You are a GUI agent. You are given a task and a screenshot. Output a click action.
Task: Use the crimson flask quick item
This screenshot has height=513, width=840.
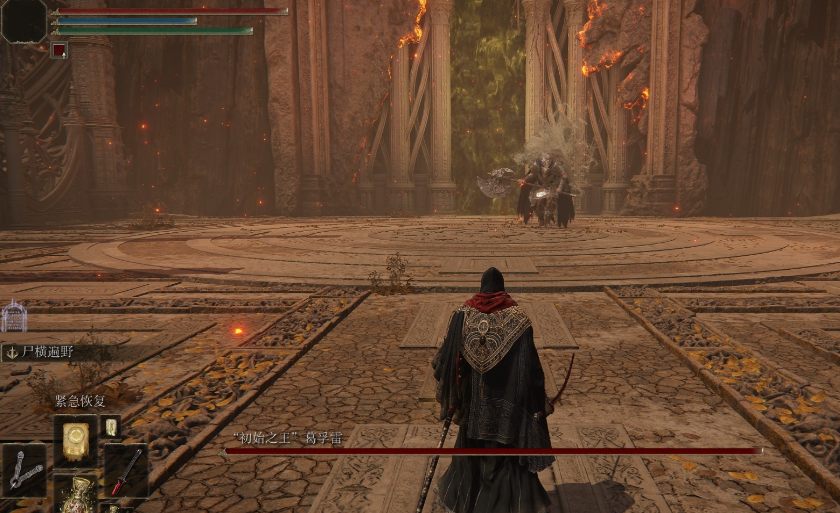pos(76,497)
